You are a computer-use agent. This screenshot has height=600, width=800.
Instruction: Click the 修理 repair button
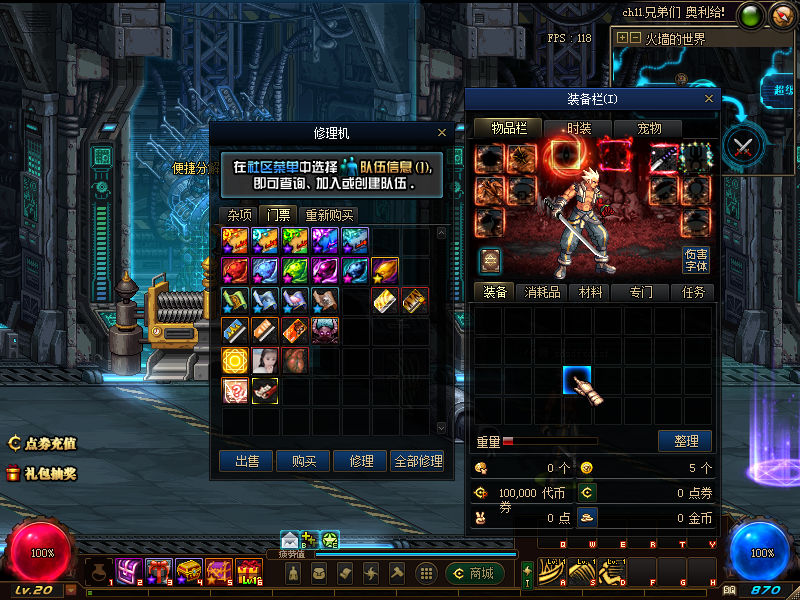pyautogui.click(x=360, y=461)
